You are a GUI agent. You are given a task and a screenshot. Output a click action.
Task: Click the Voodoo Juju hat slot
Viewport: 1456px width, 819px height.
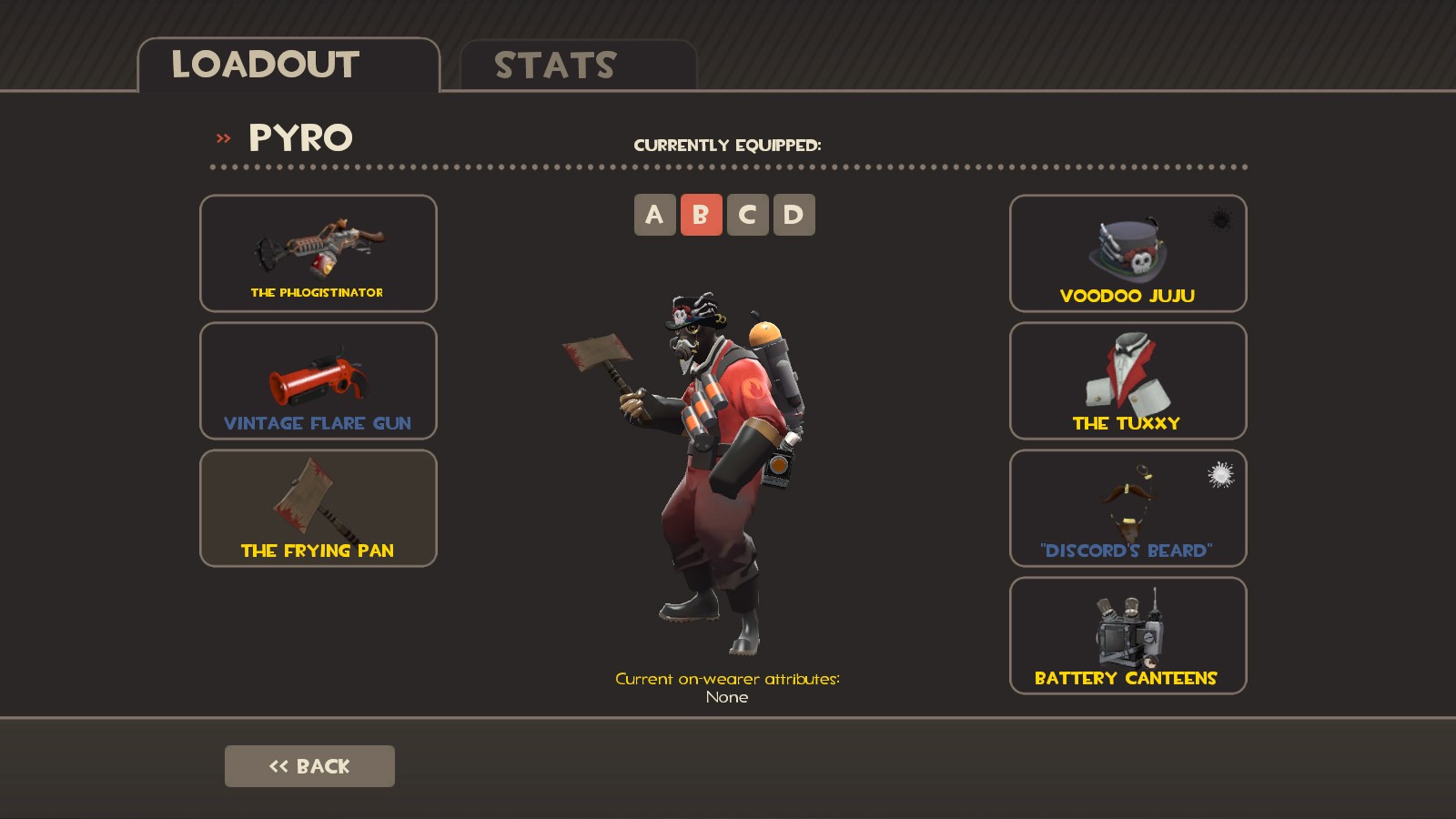(1127, 254)
